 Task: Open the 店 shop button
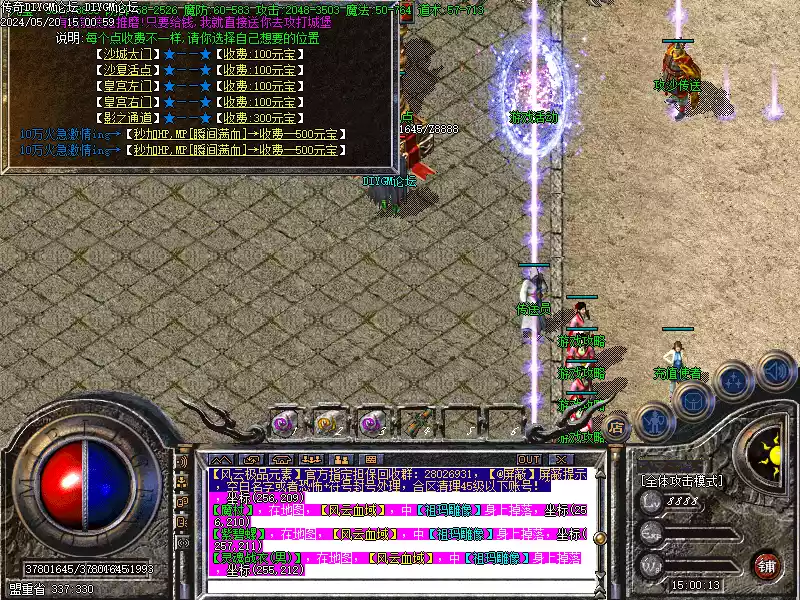pos(617,426)
